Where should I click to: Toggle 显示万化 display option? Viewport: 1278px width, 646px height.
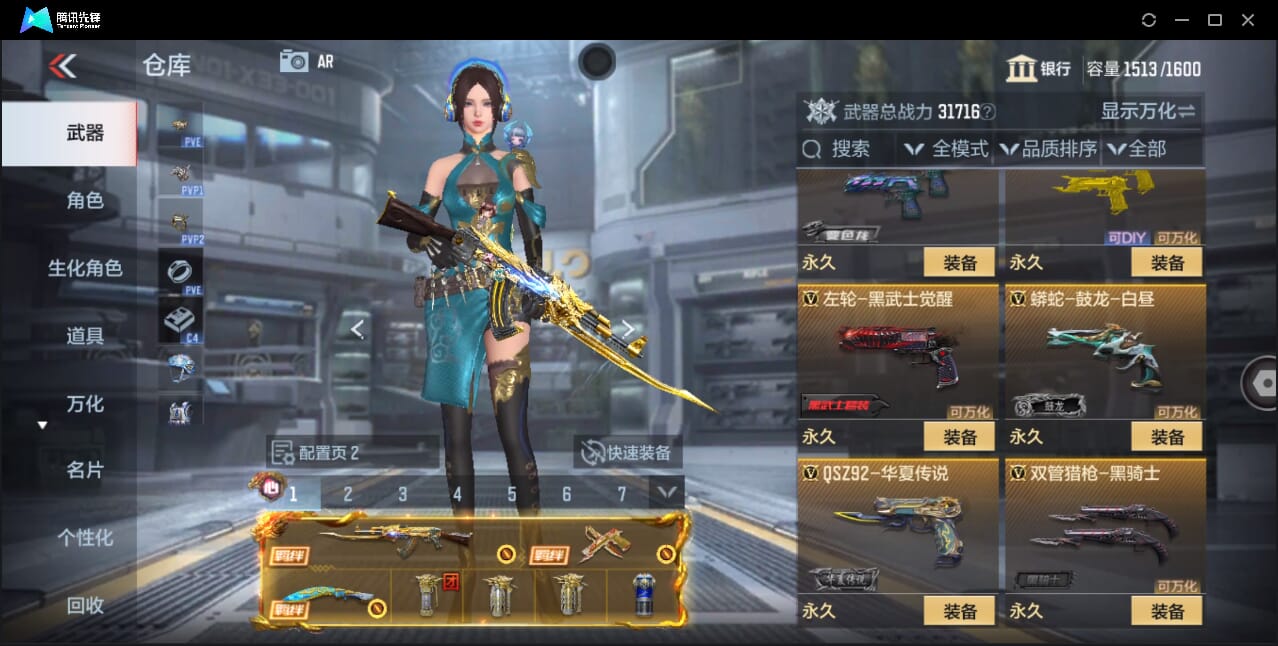(1148, 111)
